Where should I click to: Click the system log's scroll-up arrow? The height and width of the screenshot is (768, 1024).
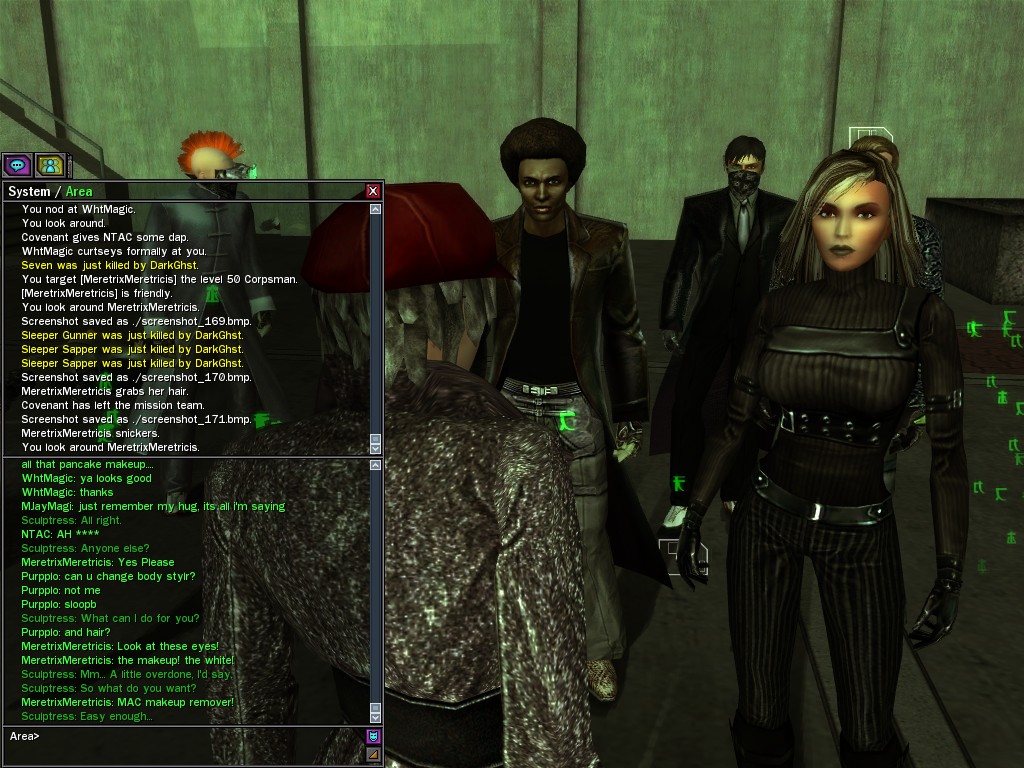click(x=376, y=210)
